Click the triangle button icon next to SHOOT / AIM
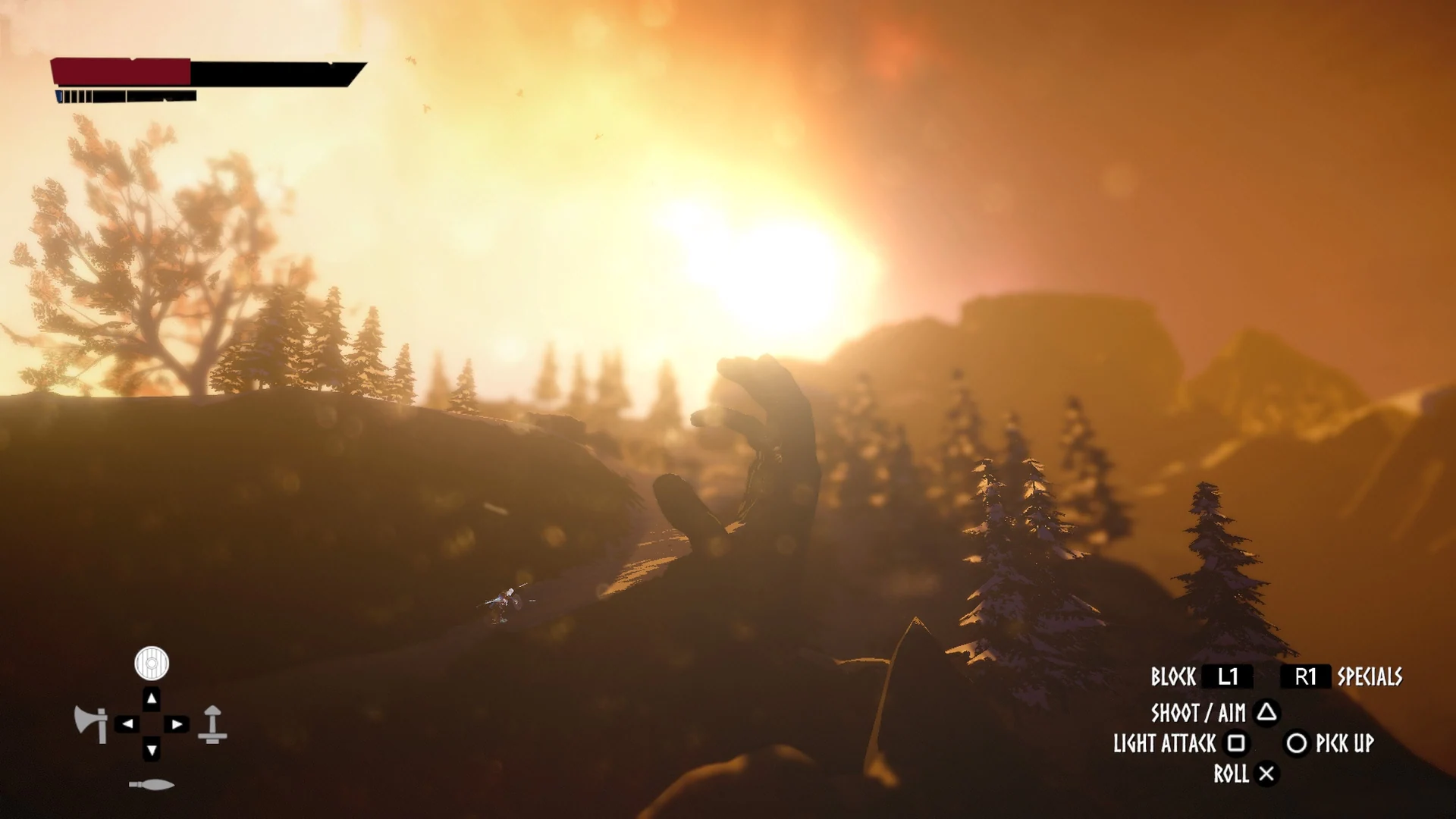This screenshot has height=819, width=1456. tap(1266, 714)
